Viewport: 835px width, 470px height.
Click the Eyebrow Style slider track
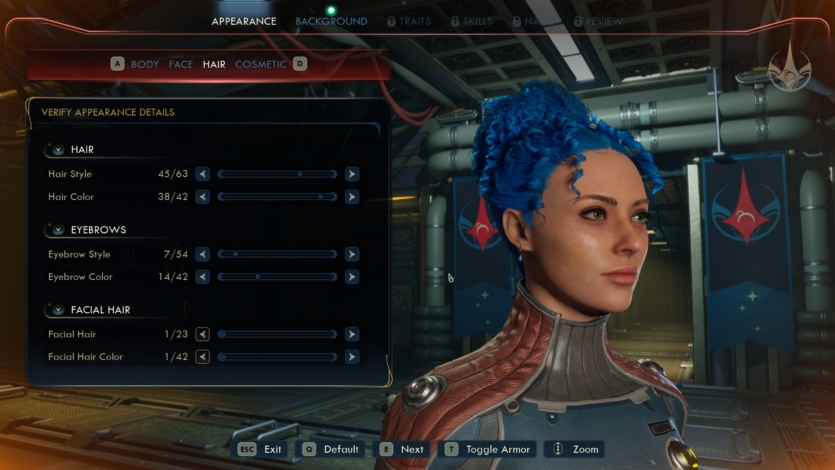(x=277, y=254)
